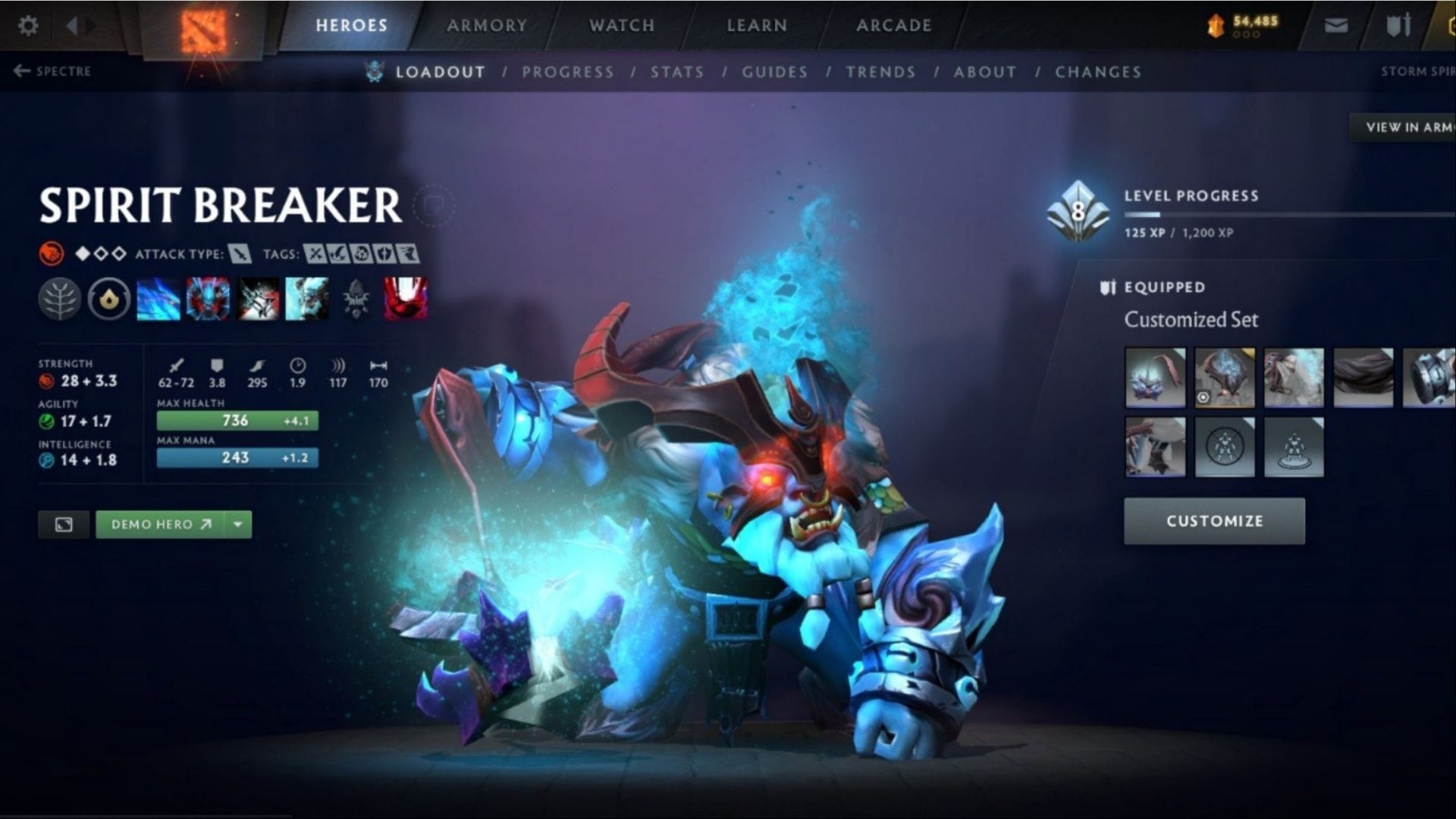Open the Watch tab
Screen dimensions: 1456x819
click(622, 26)
